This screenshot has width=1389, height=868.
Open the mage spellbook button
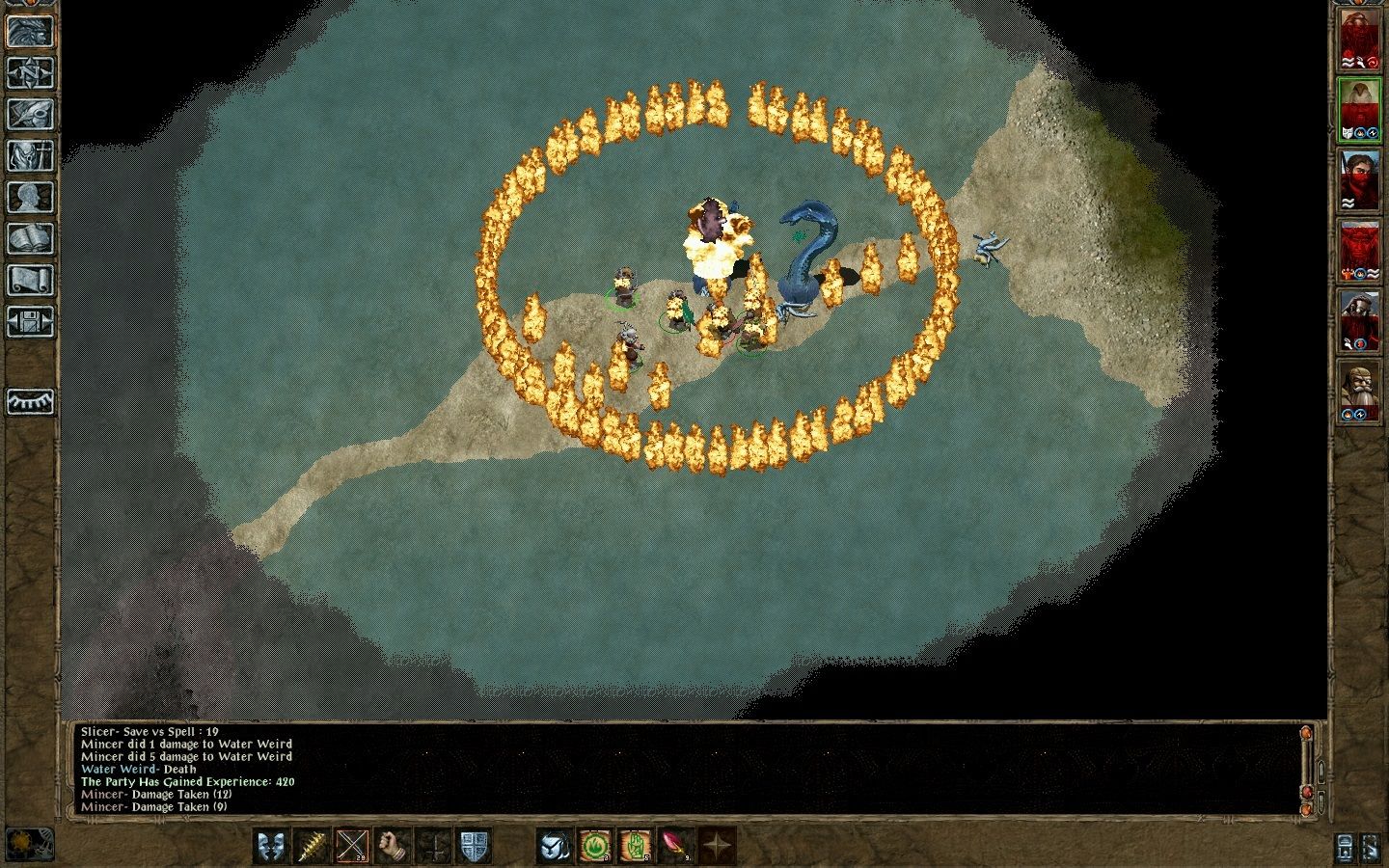[x=30, y=238]
